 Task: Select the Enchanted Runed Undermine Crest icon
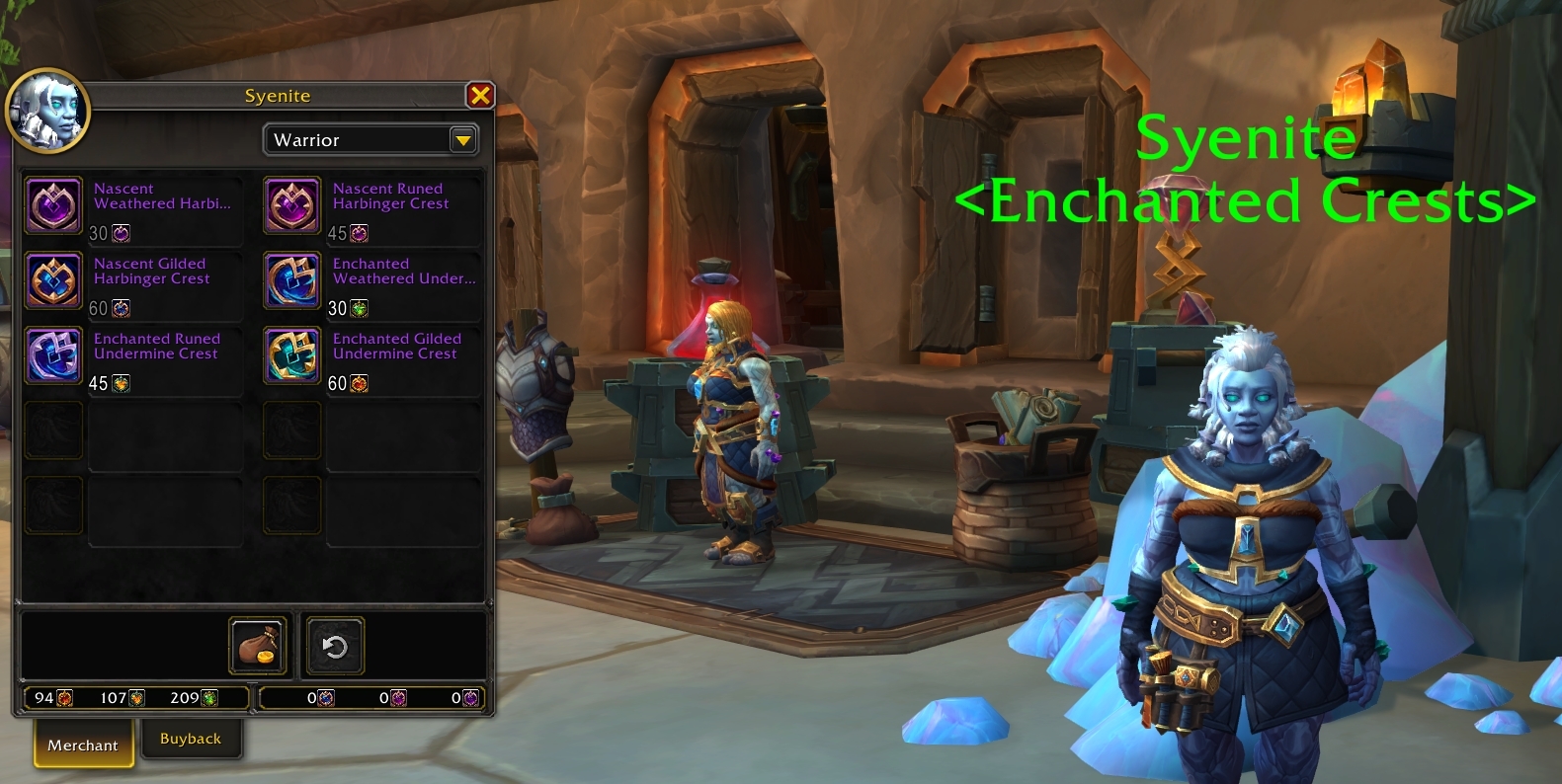pyautogui.click(x=53, y=355)
